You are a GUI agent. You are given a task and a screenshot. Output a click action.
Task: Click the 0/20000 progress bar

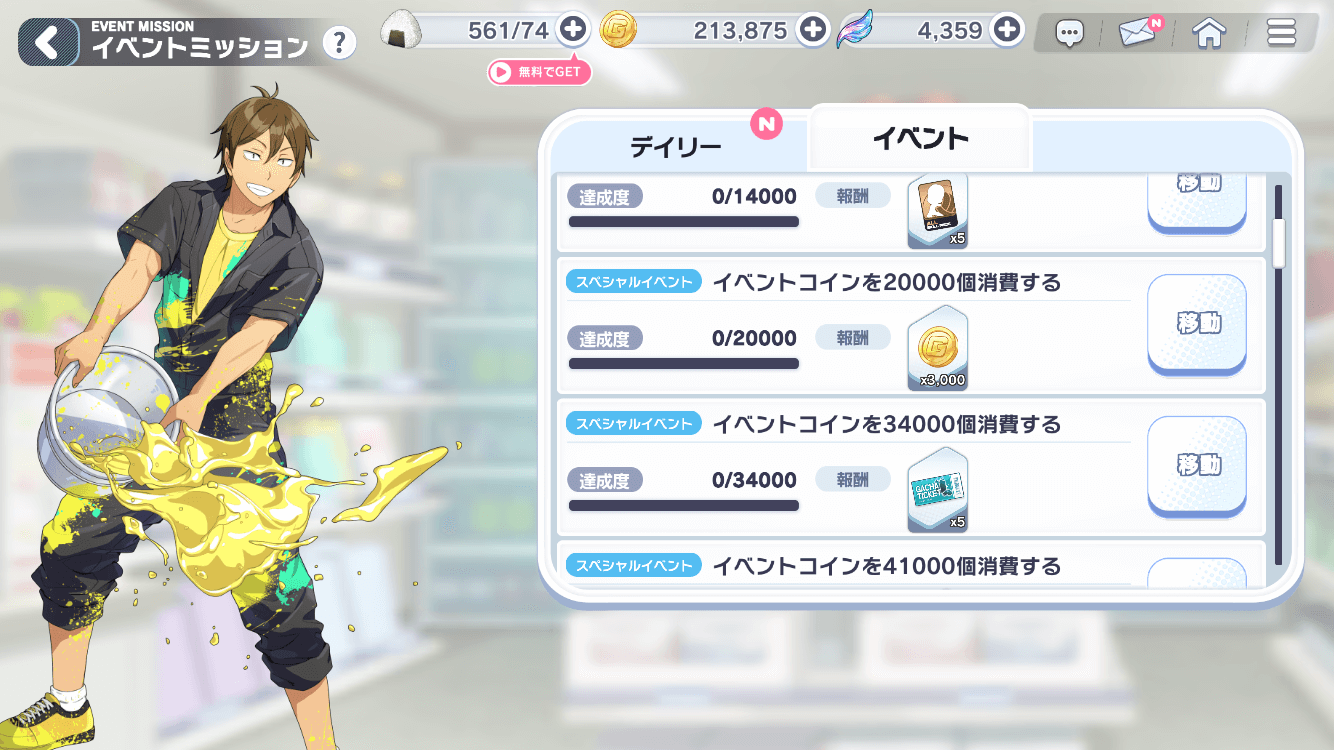pos(683,363)
